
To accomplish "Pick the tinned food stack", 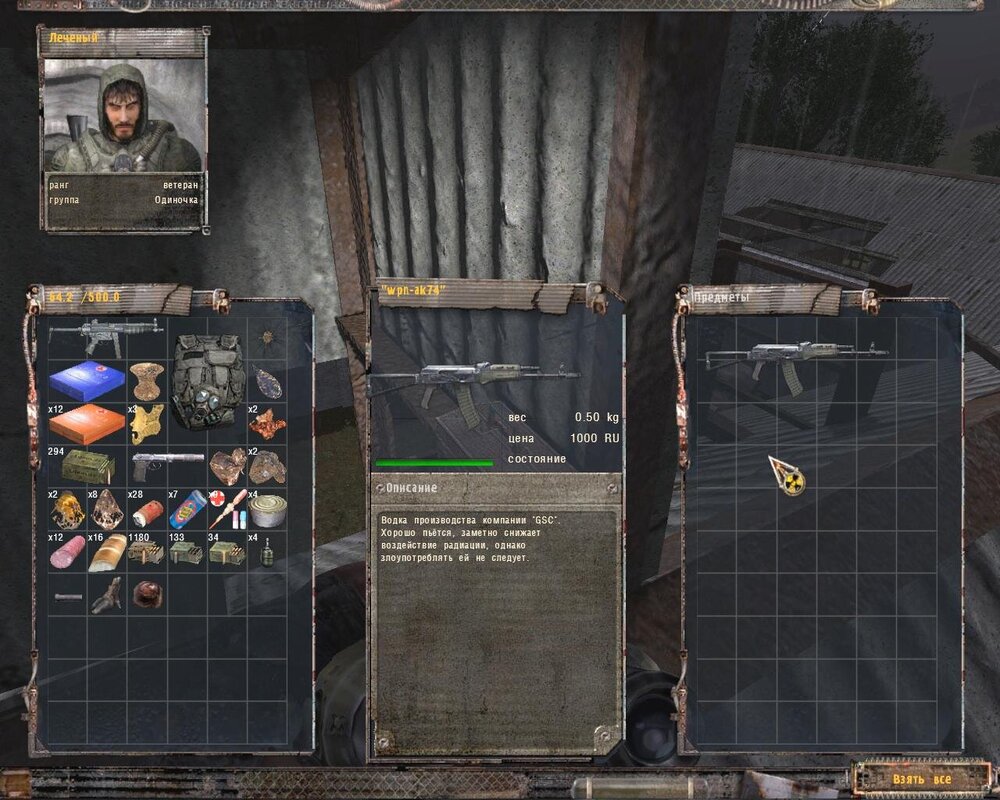I will (x=267, y=512).
